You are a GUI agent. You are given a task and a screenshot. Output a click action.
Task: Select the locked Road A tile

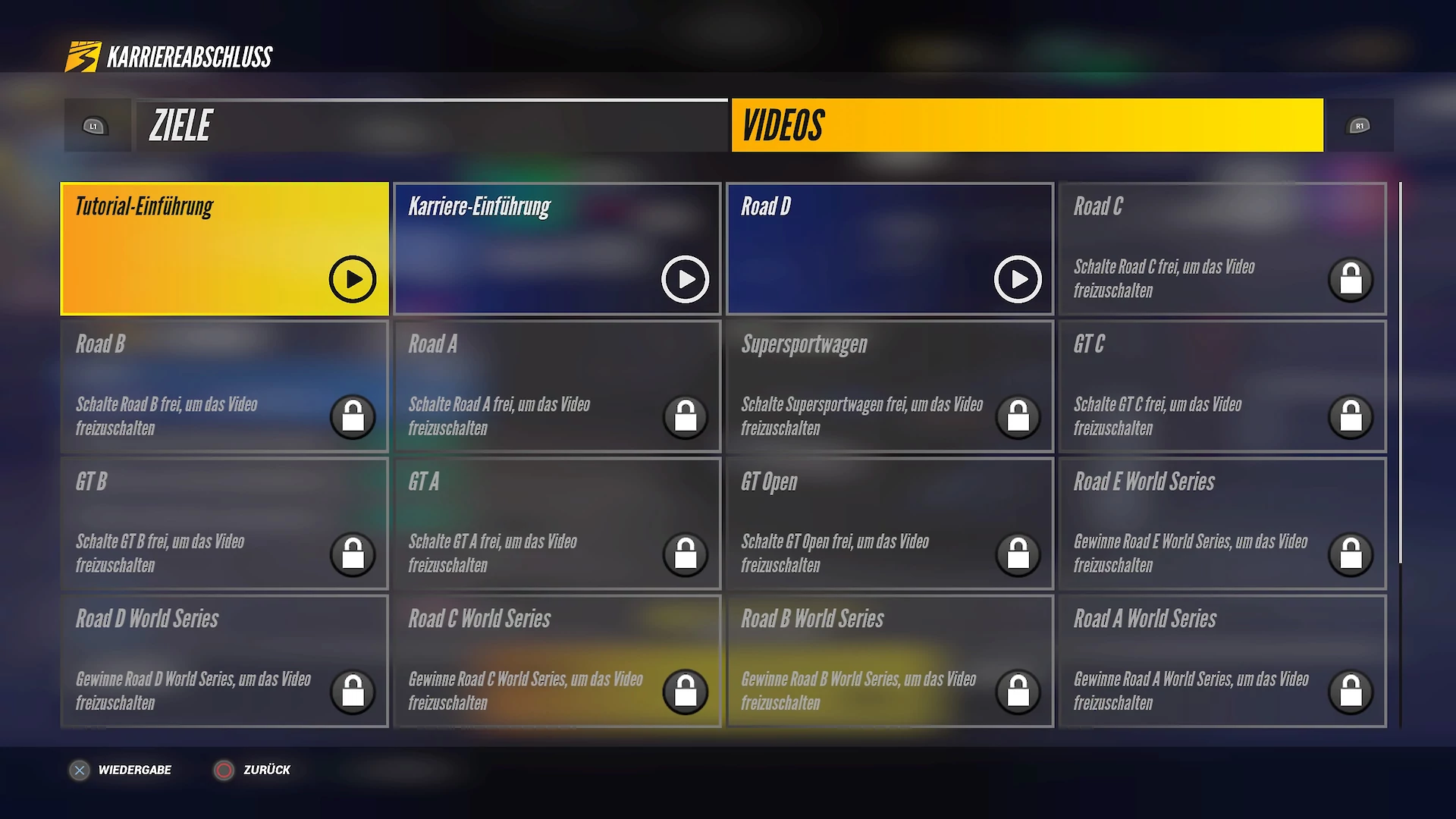click(x=557, y=386)
